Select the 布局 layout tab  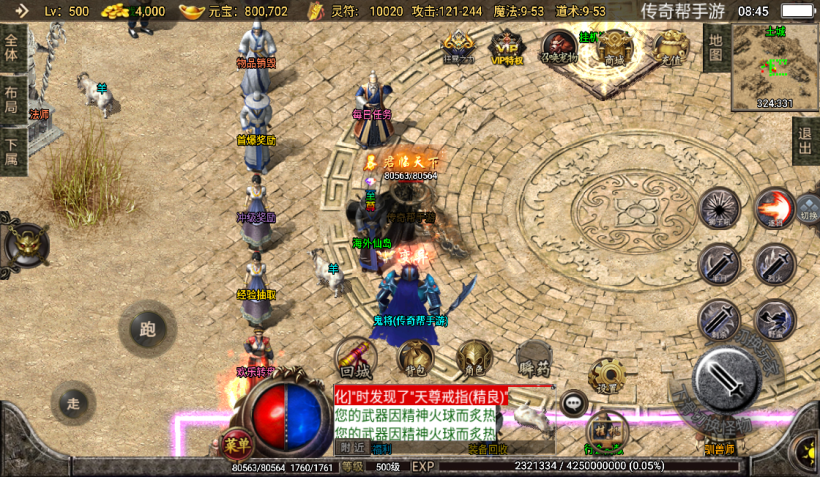click(12, 100)
